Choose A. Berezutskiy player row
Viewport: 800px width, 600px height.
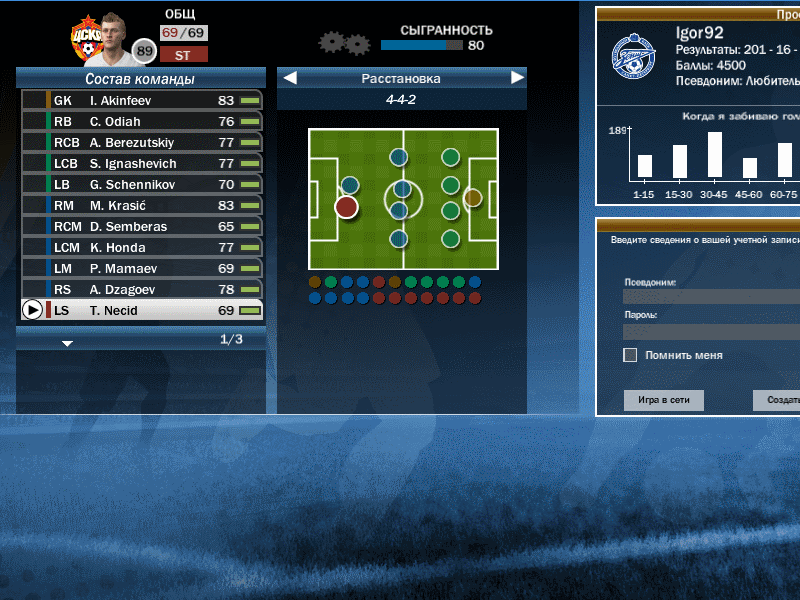click(142, 143)
